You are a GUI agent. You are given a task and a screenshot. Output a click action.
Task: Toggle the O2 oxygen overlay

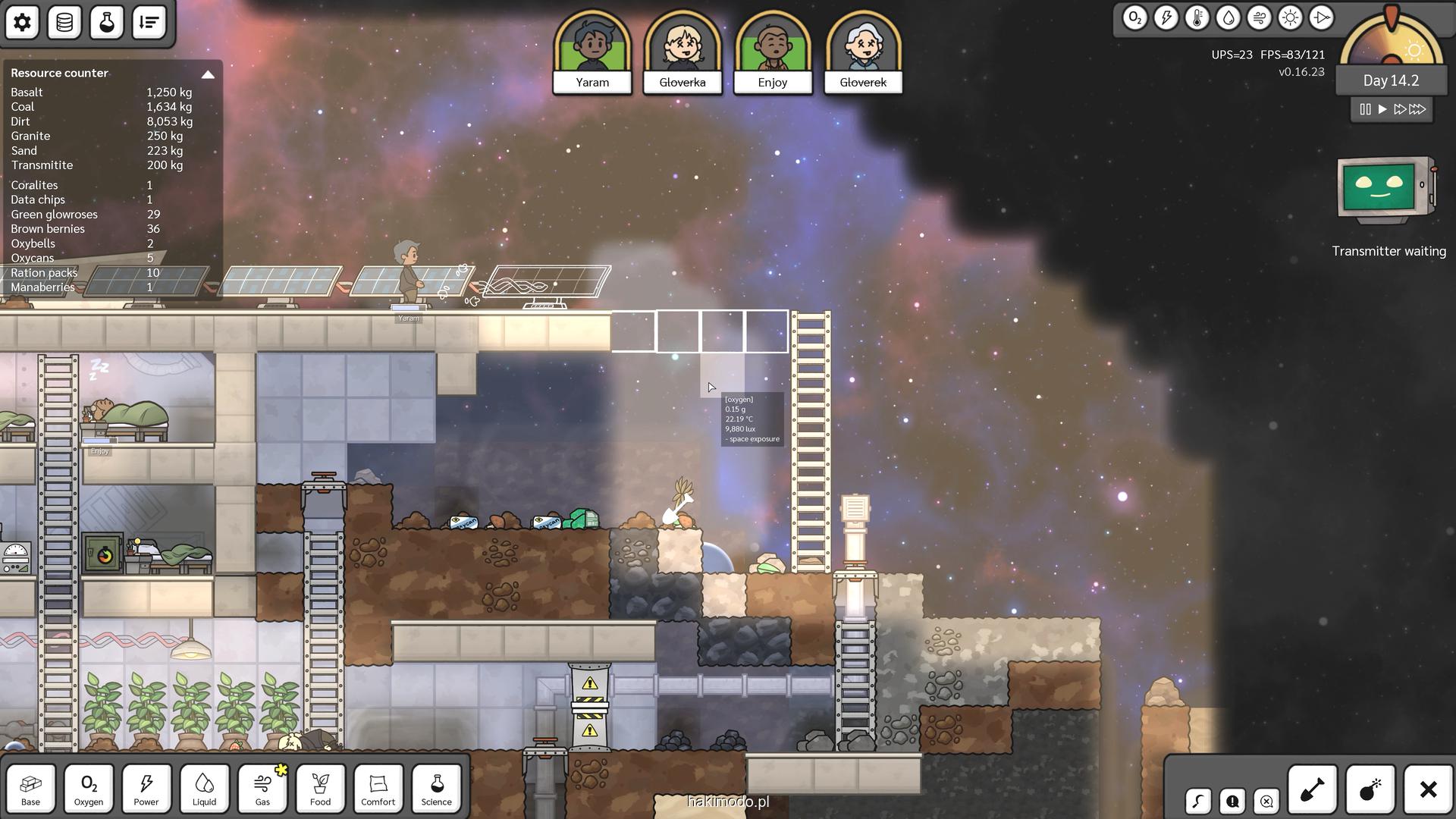pos(1134,18)
